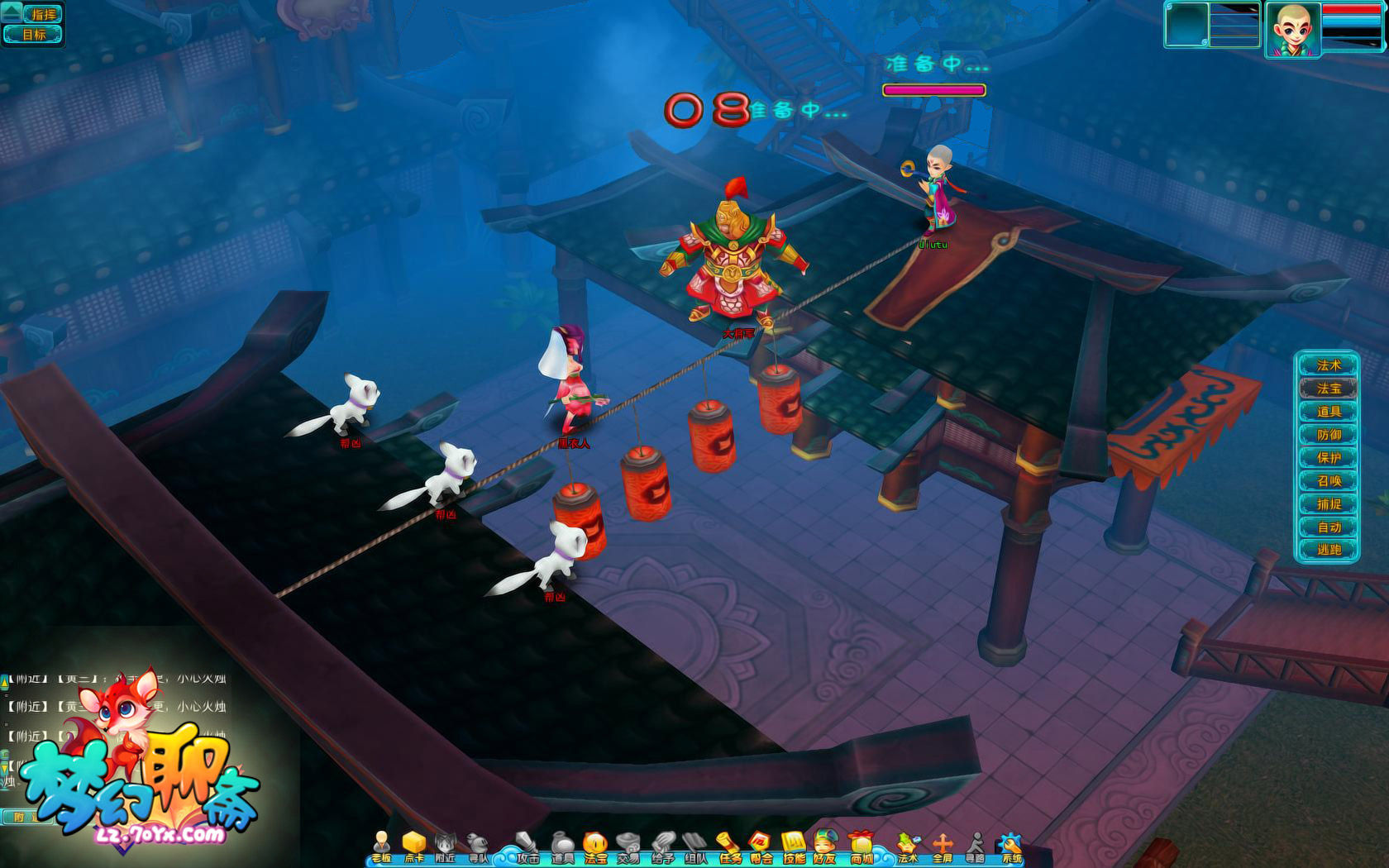Click the 交易 trade ingot icon
1389x868 pixels.
tap(628, 847)
